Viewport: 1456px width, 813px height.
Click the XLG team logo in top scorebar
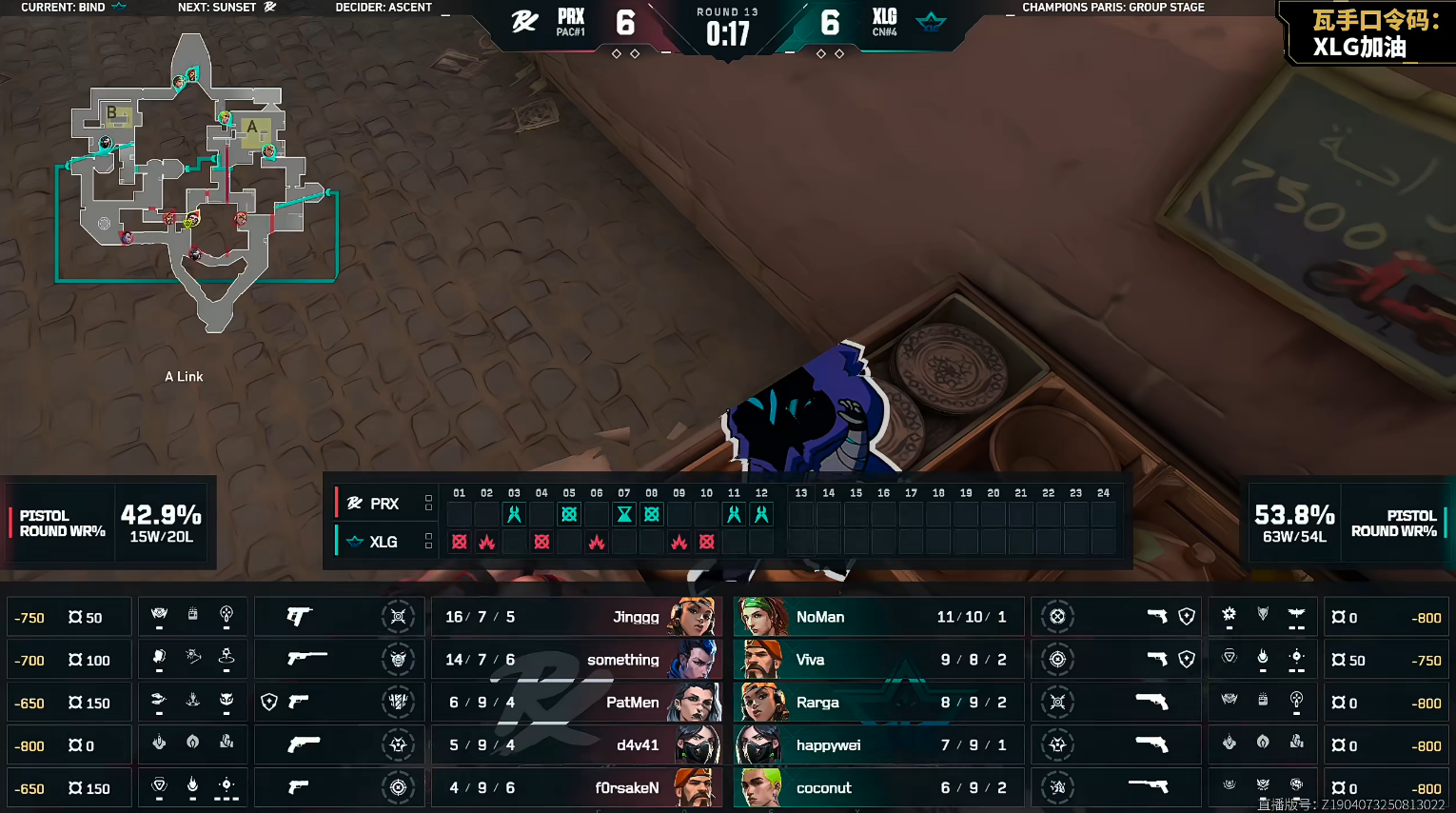pos(931,22)
